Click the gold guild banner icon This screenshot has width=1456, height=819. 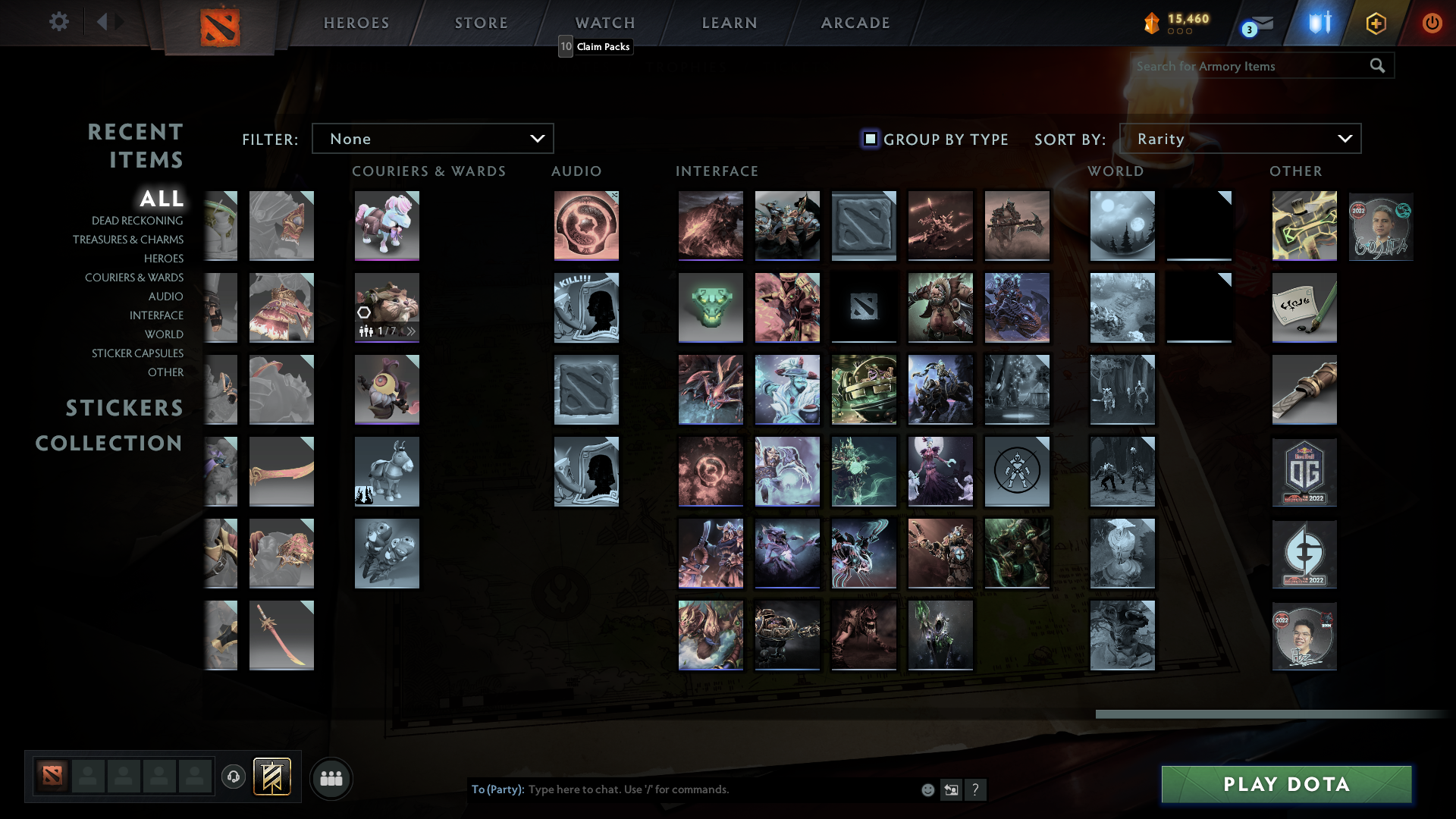coord(273,777)
